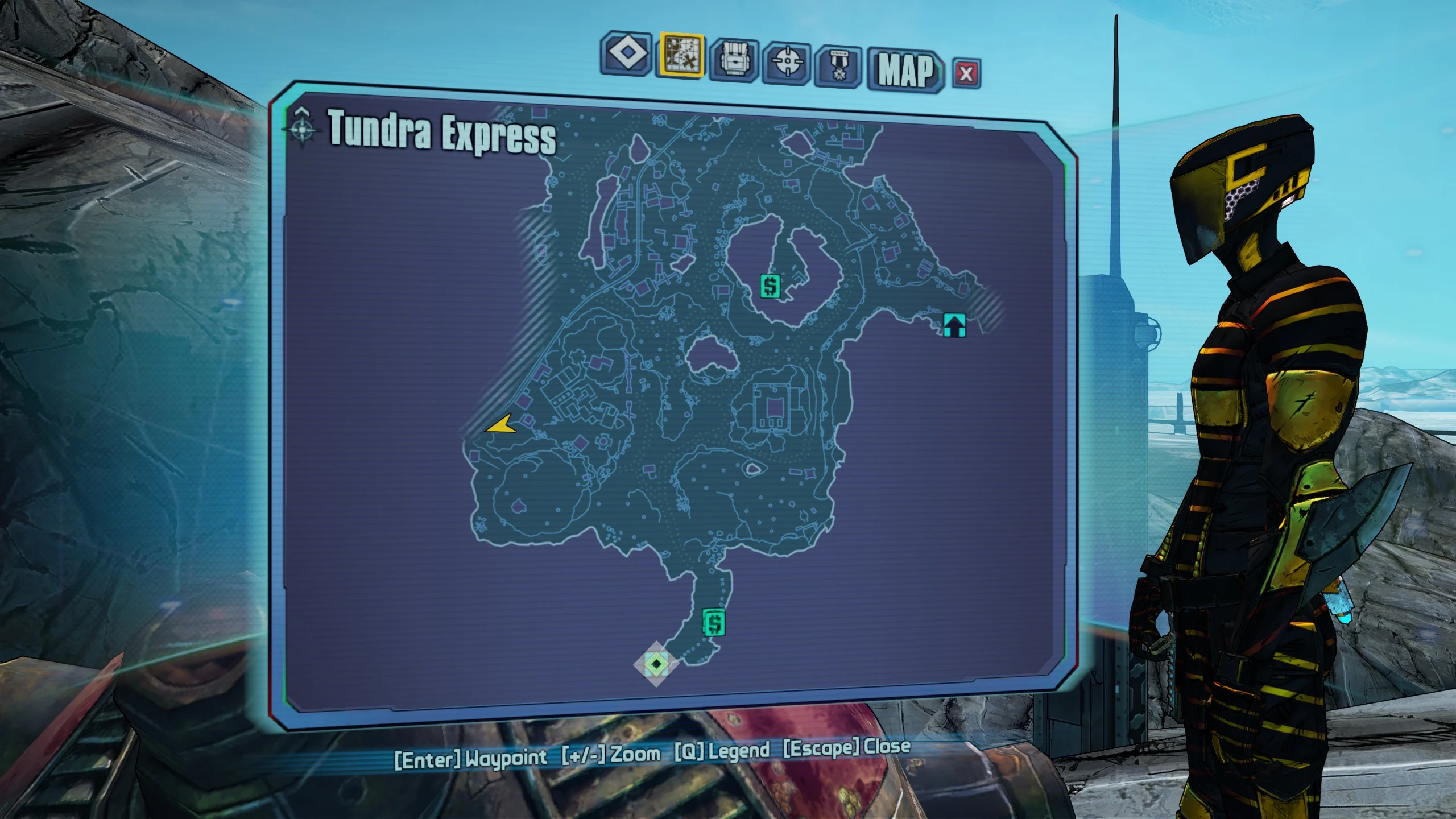Select the Map tab icon
The image size is (1456, 819).
[681, 55]
